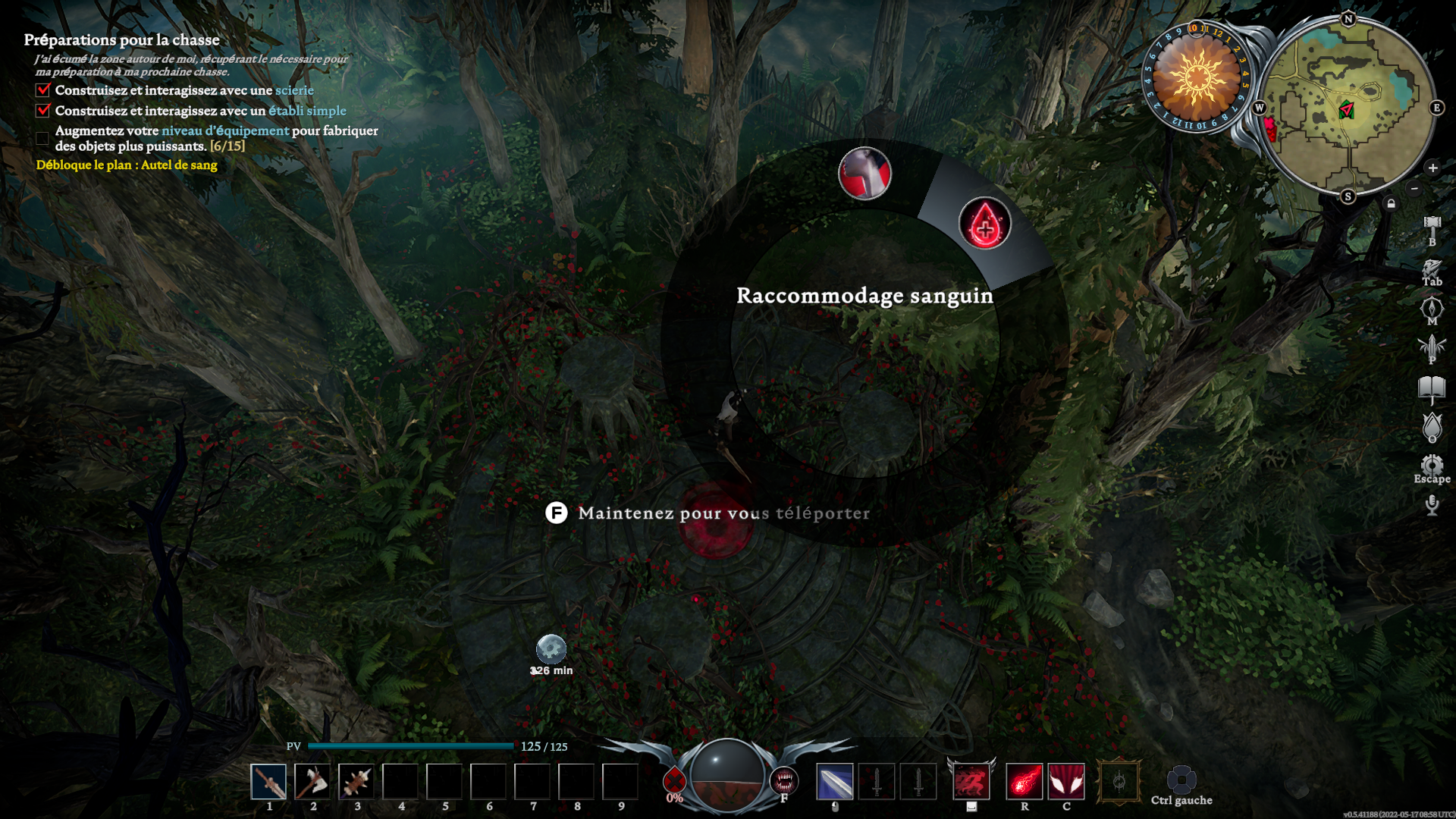Zoom in the minimap with the plus button
The width and height of the screenshot is (1456, 819).
tap(1432, 168)
